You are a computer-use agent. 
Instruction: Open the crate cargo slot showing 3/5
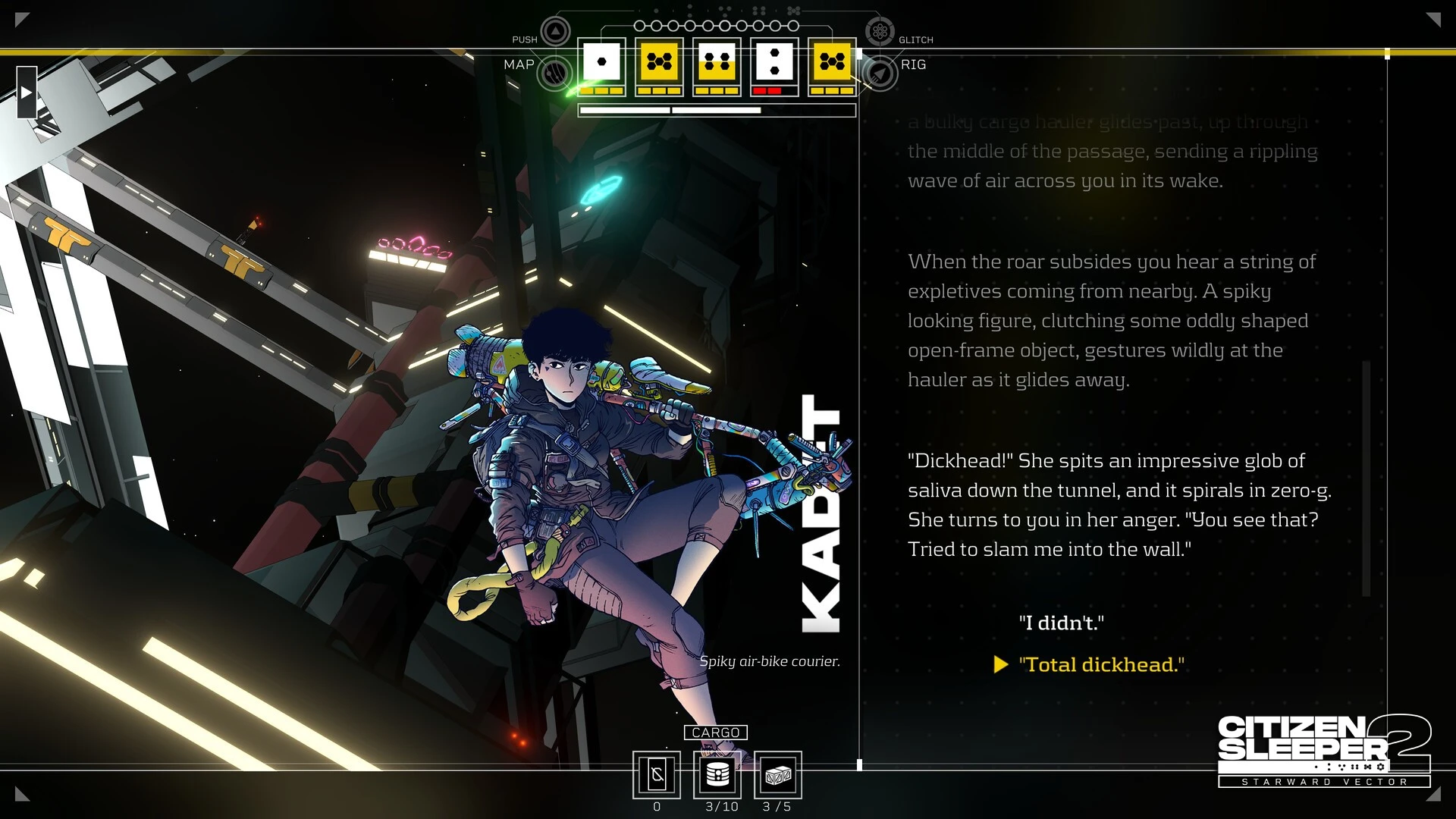pyautogui.click(x=778, y=775)
